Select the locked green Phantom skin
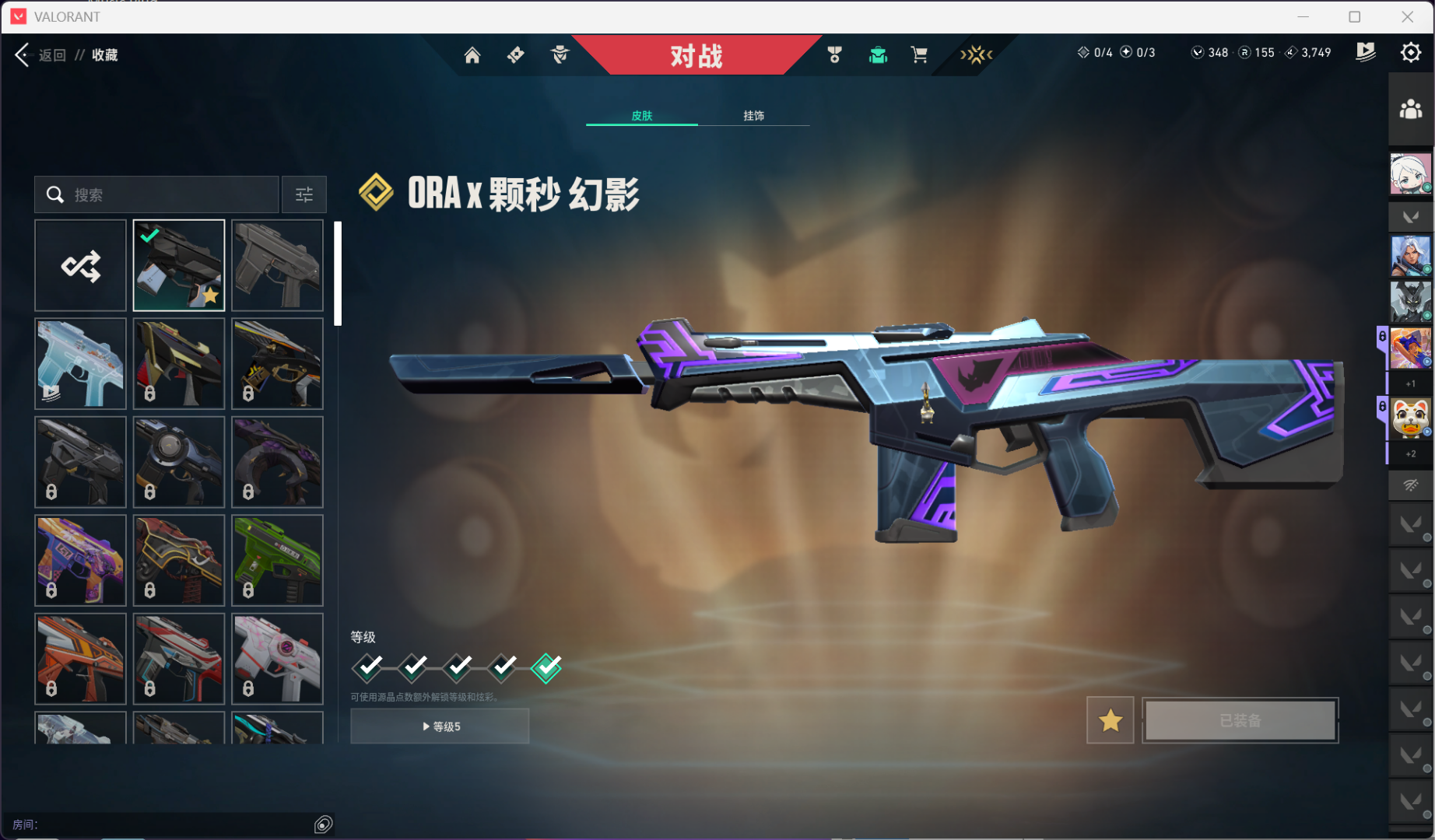 pos(277,561)
